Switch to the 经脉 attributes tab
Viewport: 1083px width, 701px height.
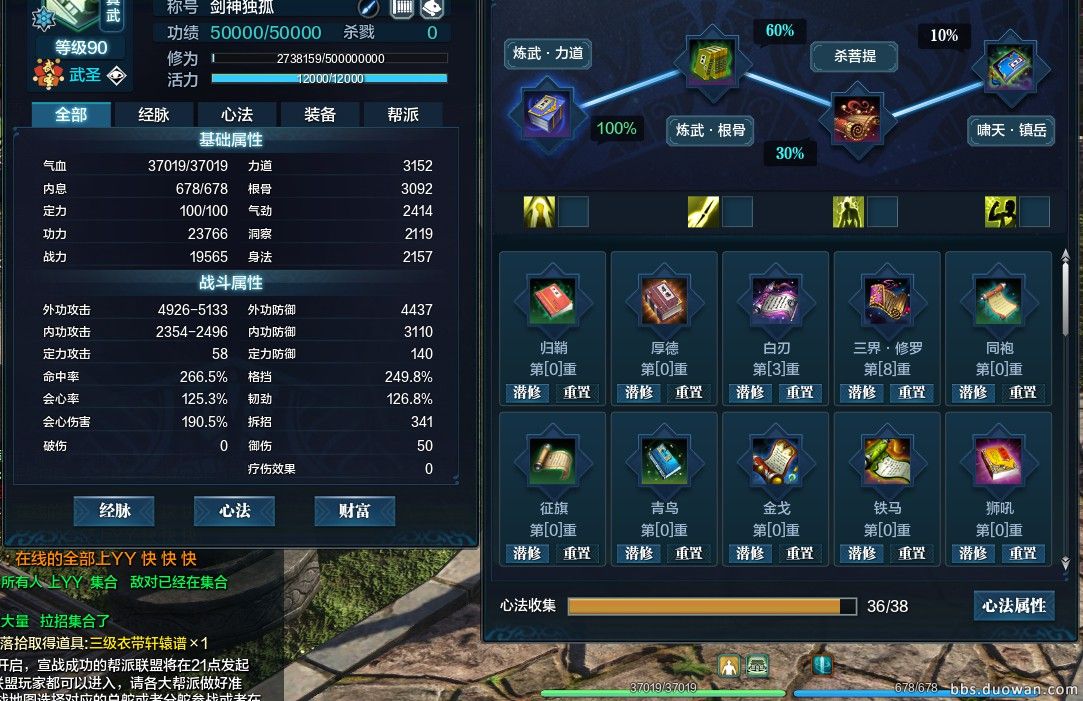[x=153, y=115]
